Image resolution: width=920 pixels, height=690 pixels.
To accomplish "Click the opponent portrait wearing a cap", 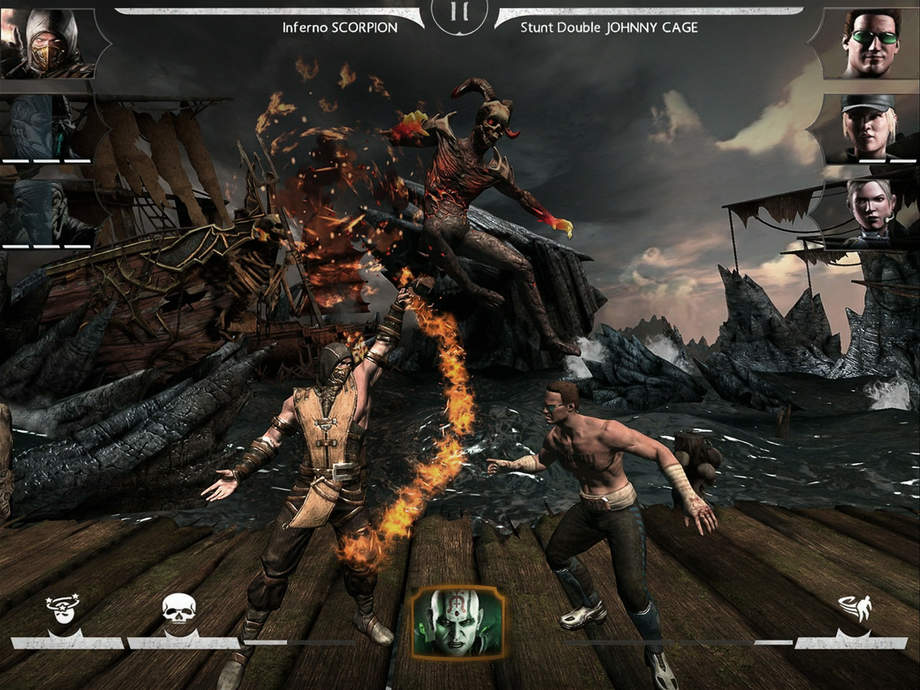I will click(x=868, y=125).
